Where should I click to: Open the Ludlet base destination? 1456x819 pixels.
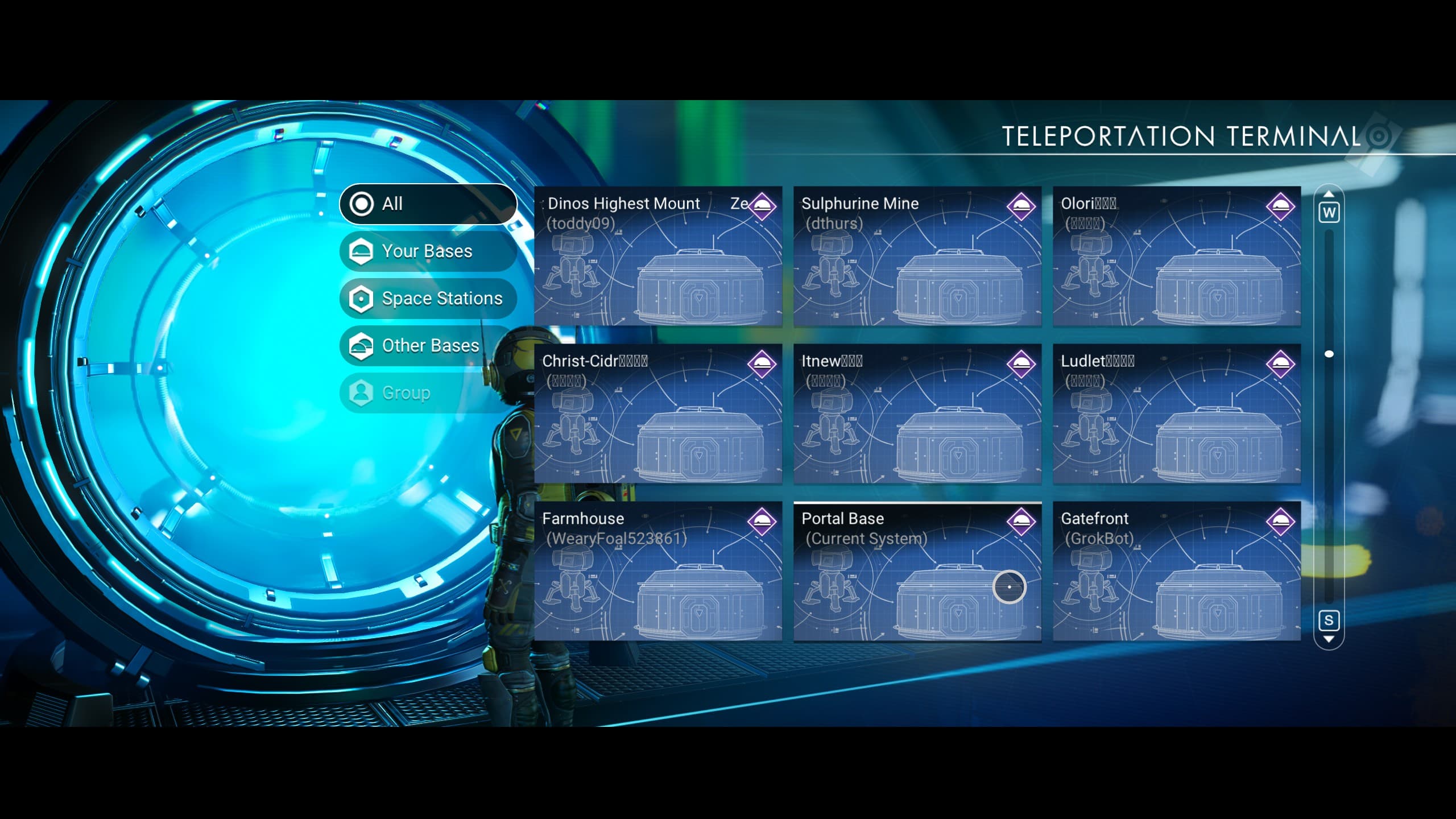click(x=1177, y=413)
